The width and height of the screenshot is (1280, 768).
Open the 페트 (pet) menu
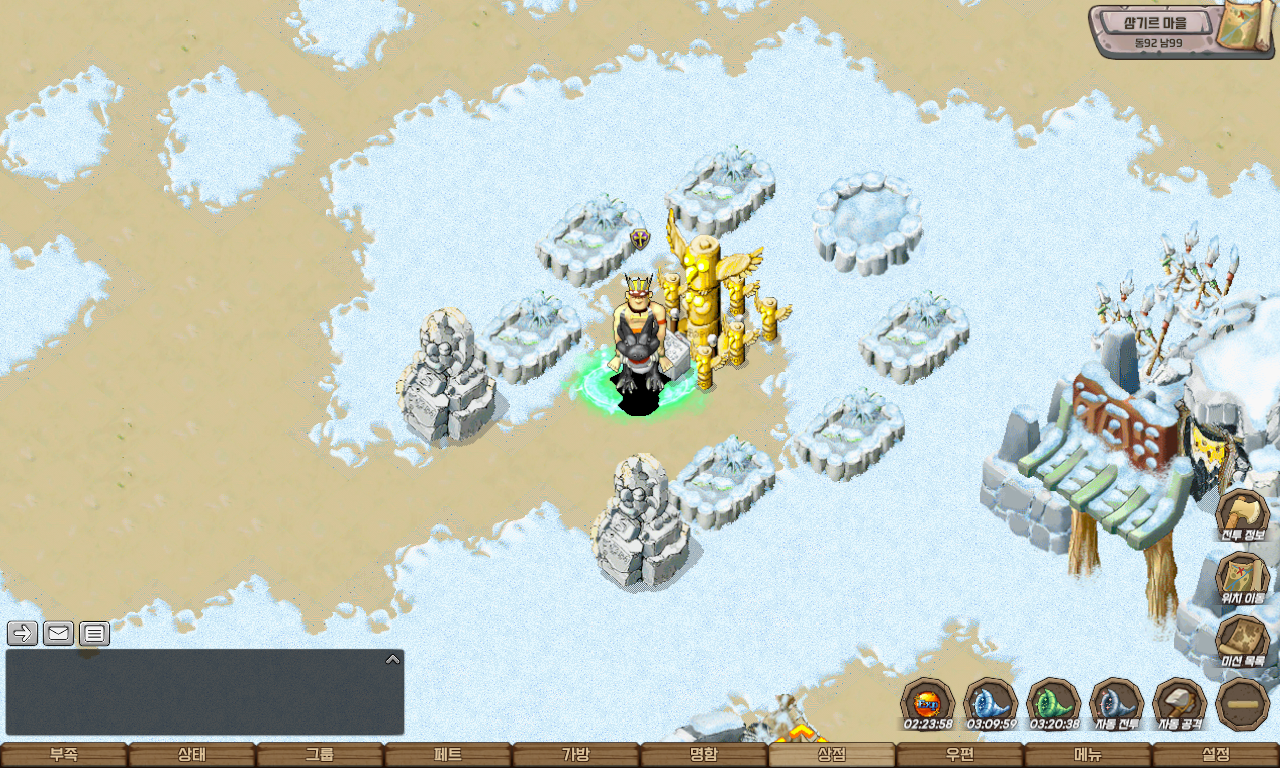pos(448,755)
